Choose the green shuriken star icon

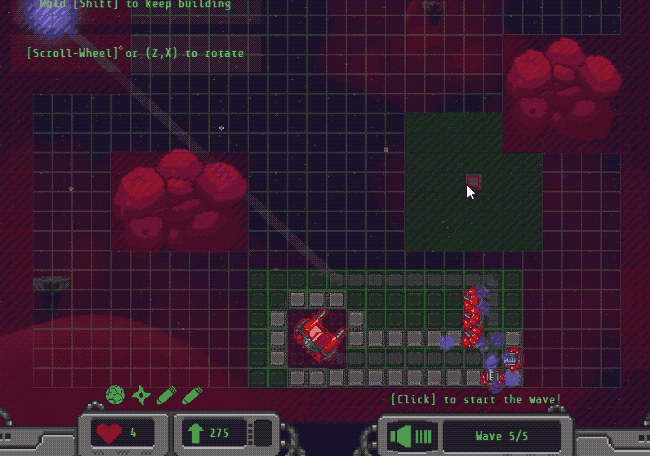coord(141,394)
